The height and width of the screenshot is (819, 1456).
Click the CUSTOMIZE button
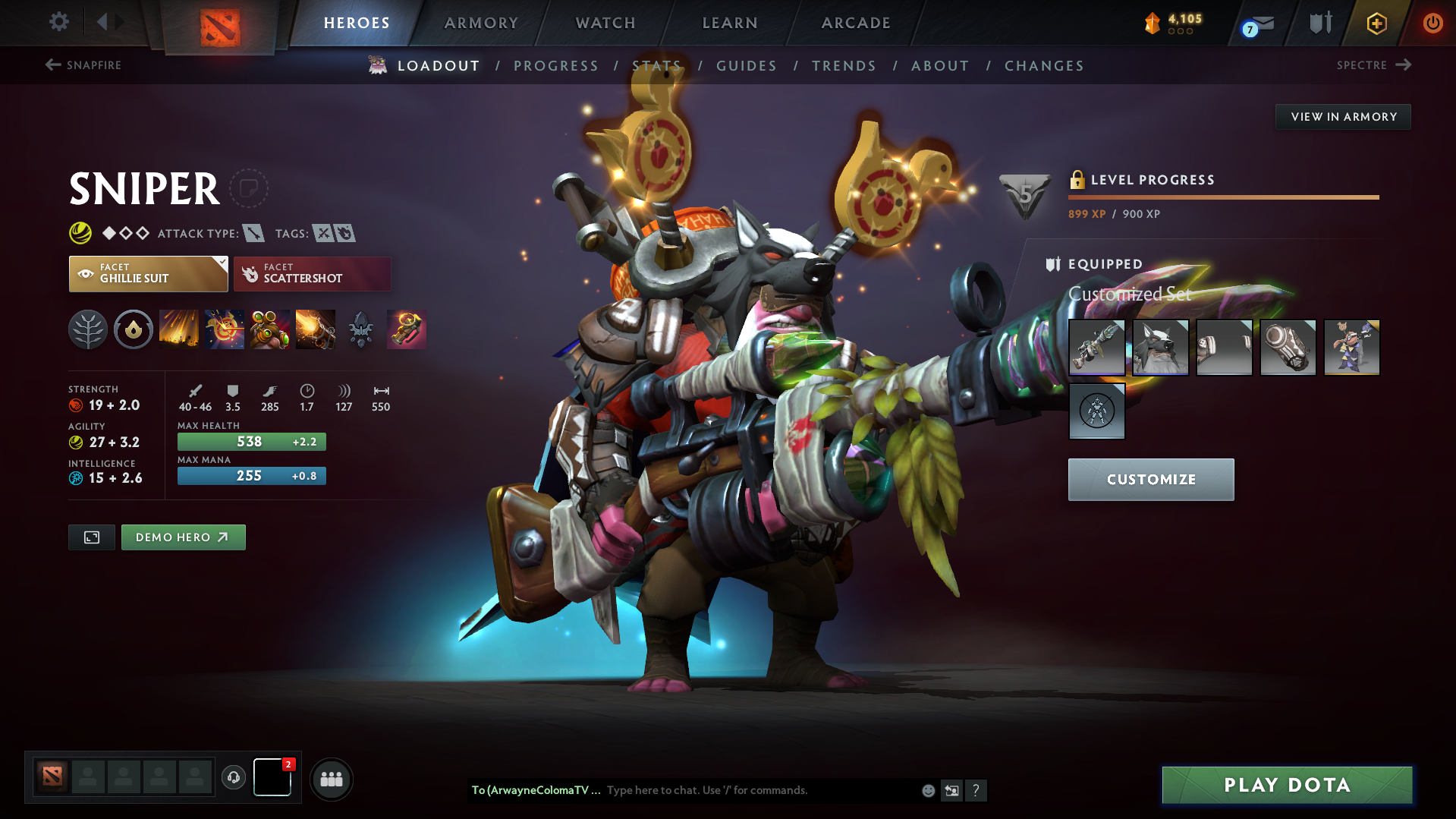point(1150,479)
